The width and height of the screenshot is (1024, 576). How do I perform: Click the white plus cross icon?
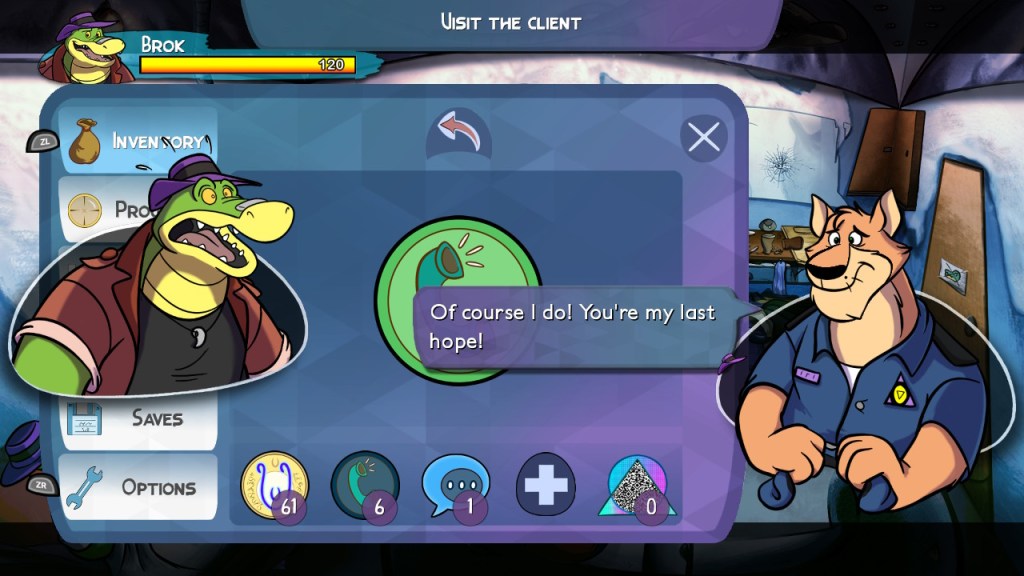545,484
